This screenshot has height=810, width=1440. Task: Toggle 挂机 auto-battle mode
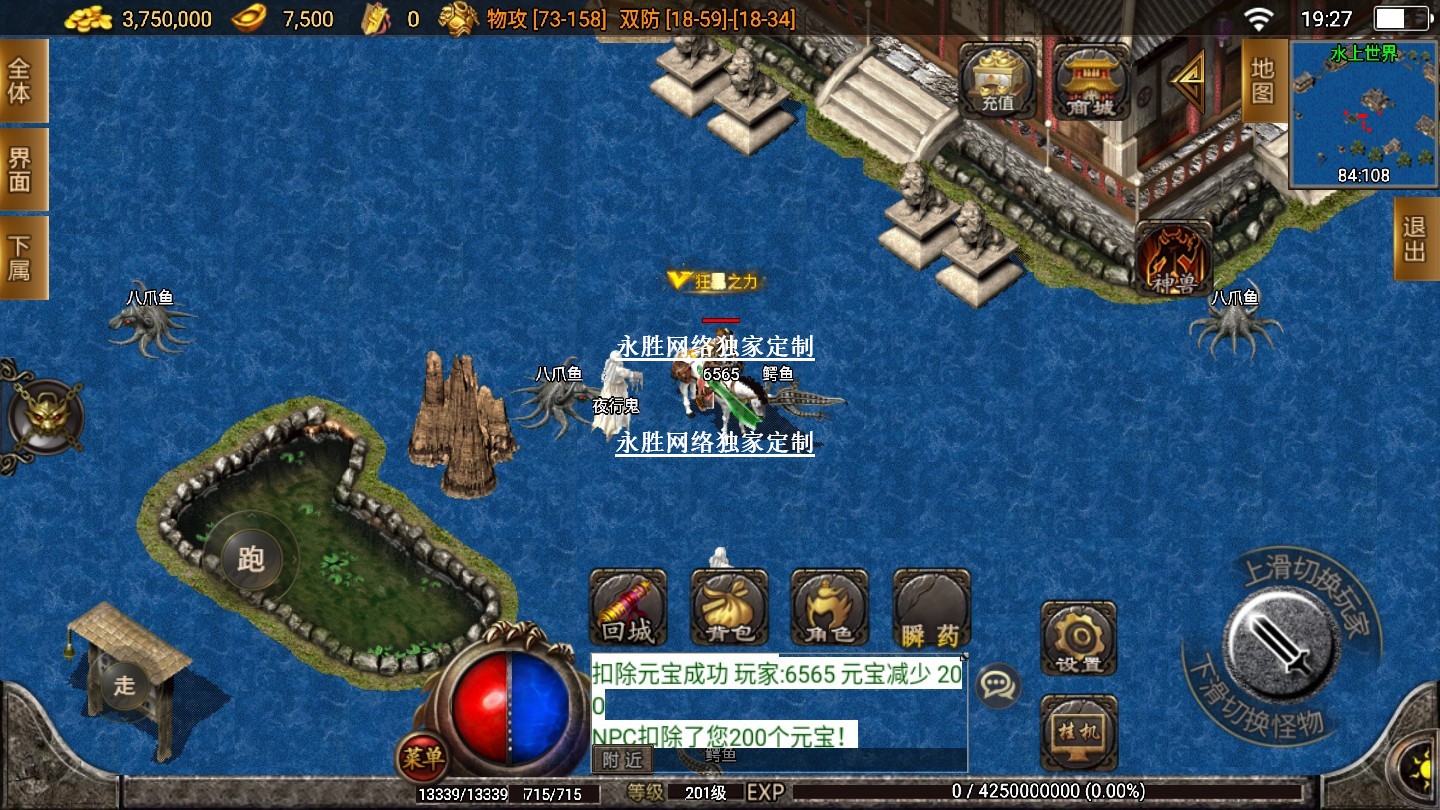tap(1078, 731)
